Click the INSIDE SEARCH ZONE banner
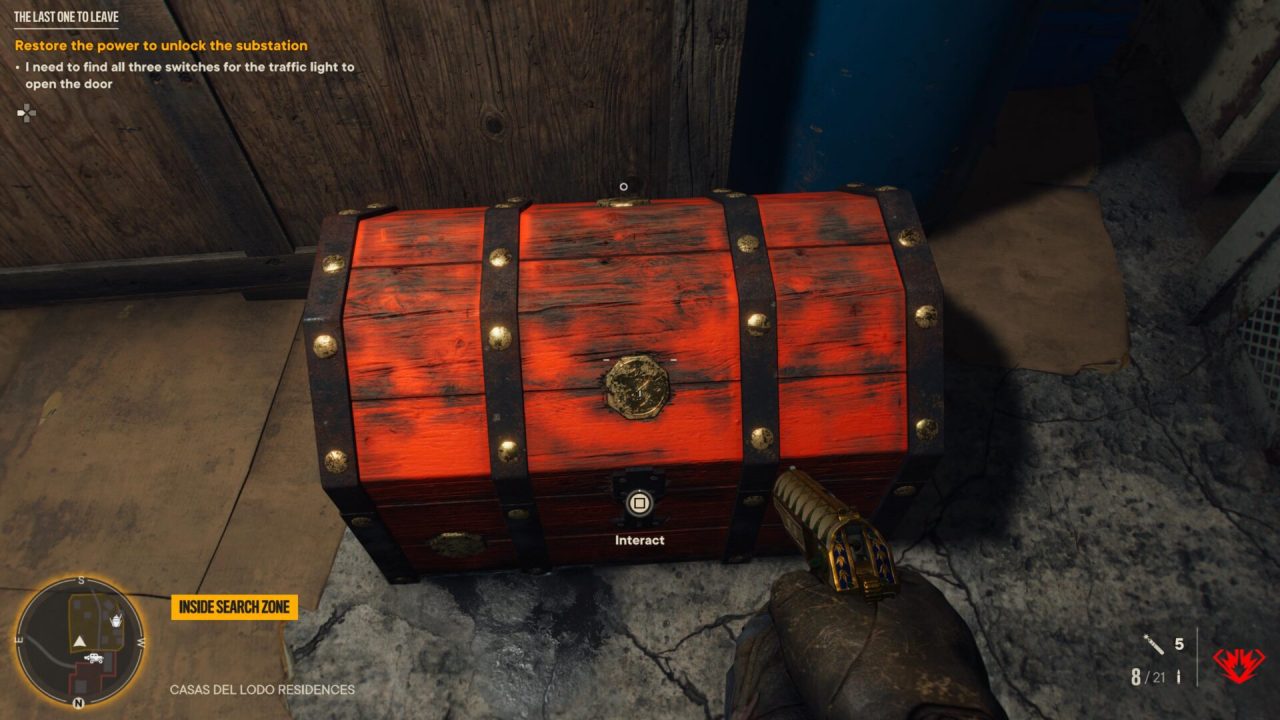 [x=234, y=606]
